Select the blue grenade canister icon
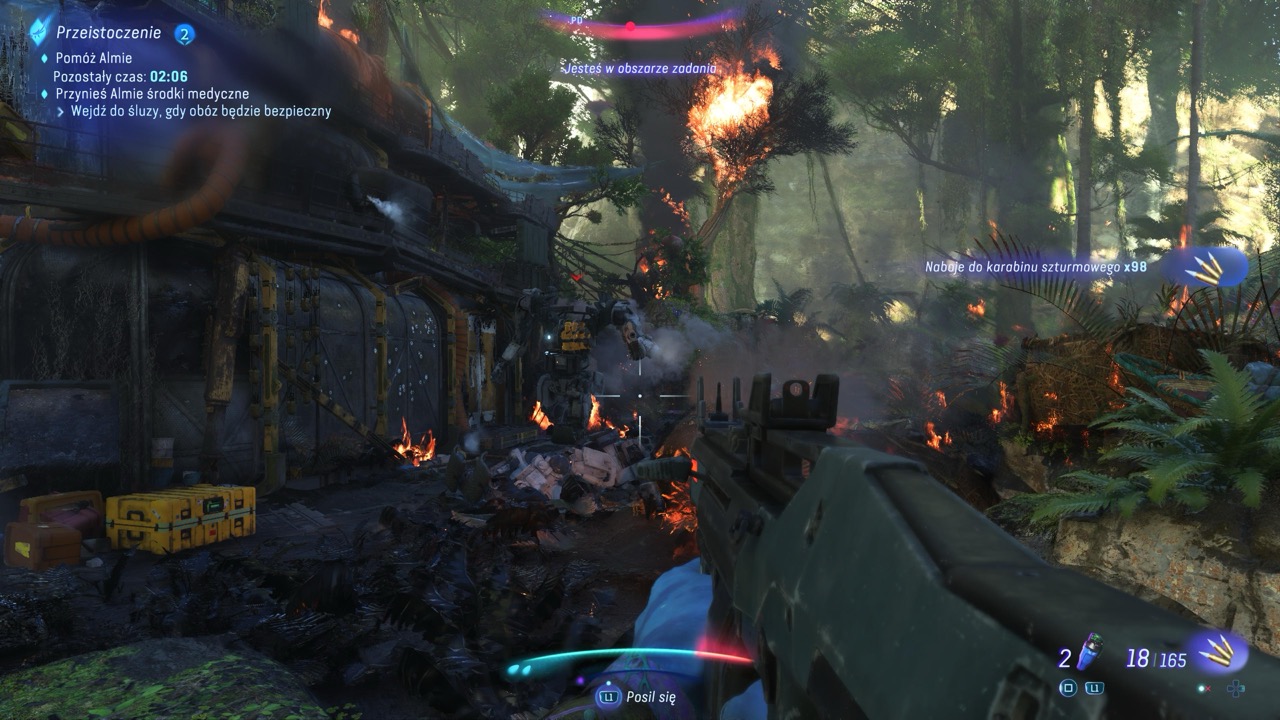 [x=1090, y=651]
